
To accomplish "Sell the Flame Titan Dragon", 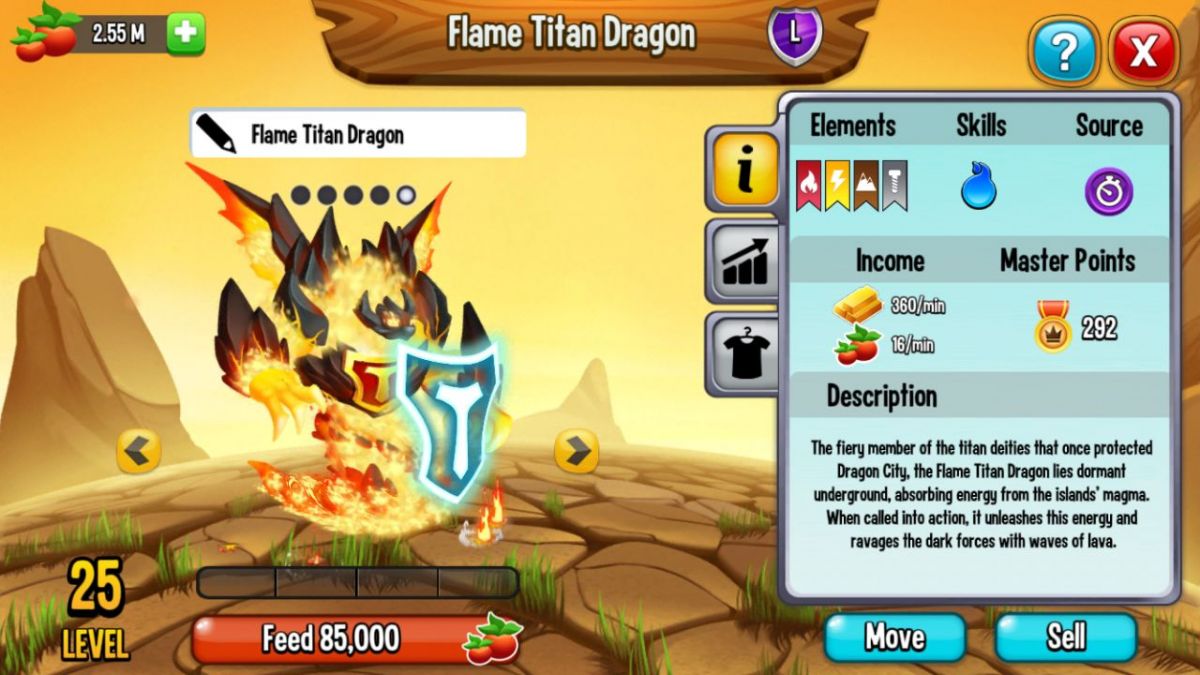I will [1066, 637].
